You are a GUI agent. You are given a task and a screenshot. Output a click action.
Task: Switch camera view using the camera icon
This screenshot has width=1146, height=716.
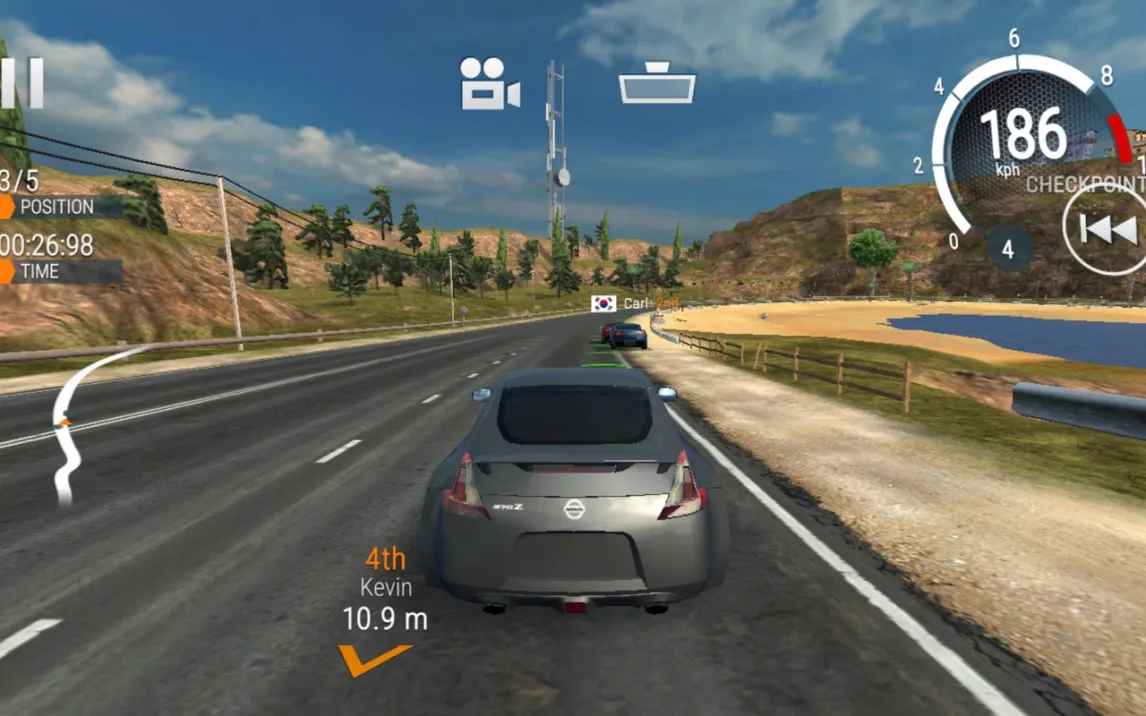489,84
